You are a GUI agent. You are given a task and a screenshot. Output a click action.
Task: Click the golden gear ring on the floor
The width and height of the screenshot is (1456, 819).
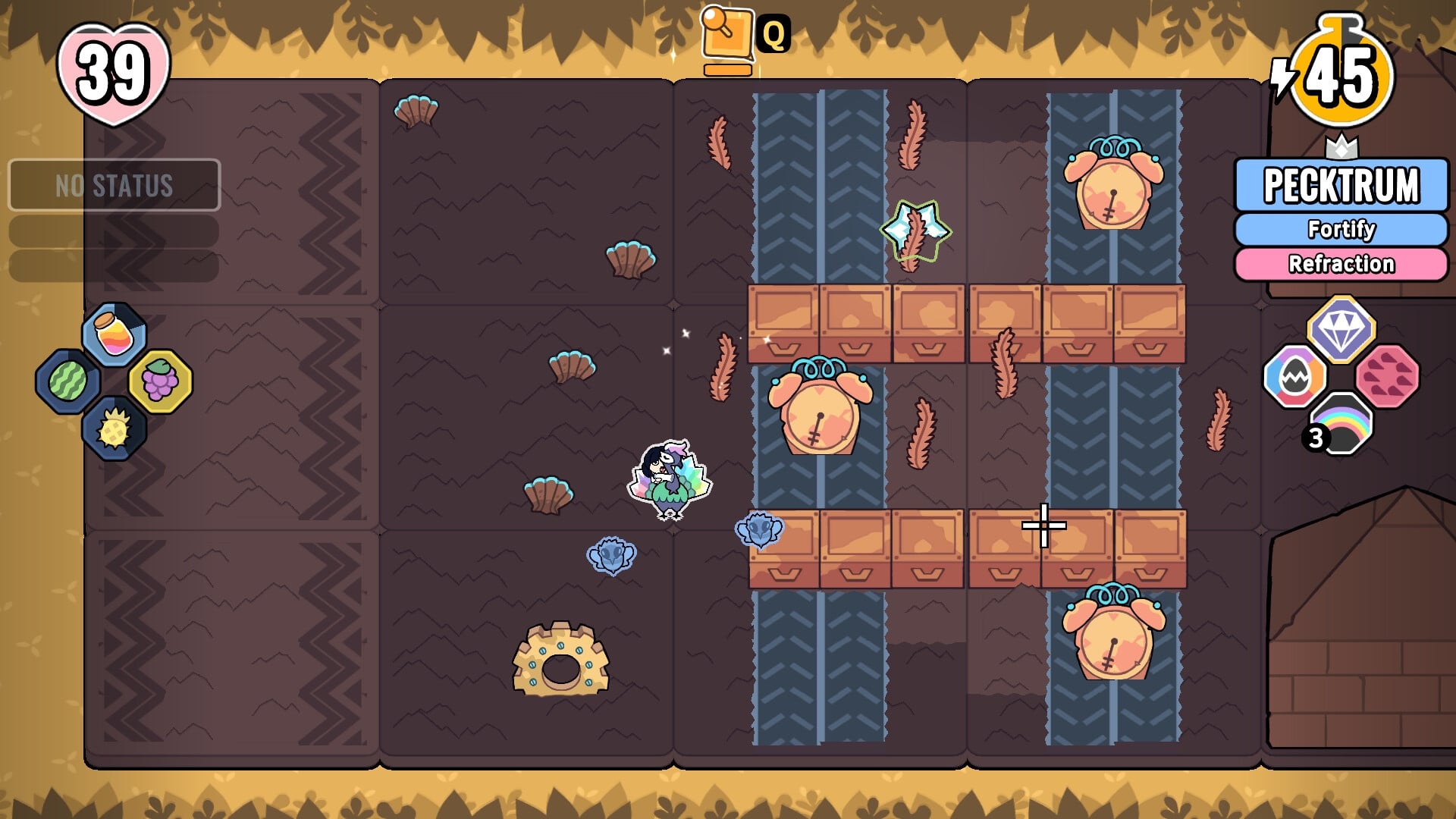(562, 658)
